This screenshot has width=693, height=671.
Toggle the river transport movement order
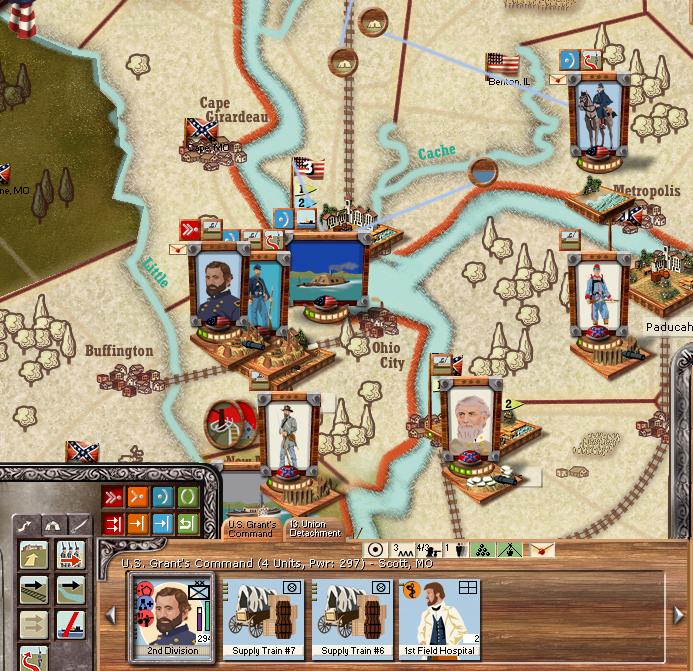(x=70, y=588)
